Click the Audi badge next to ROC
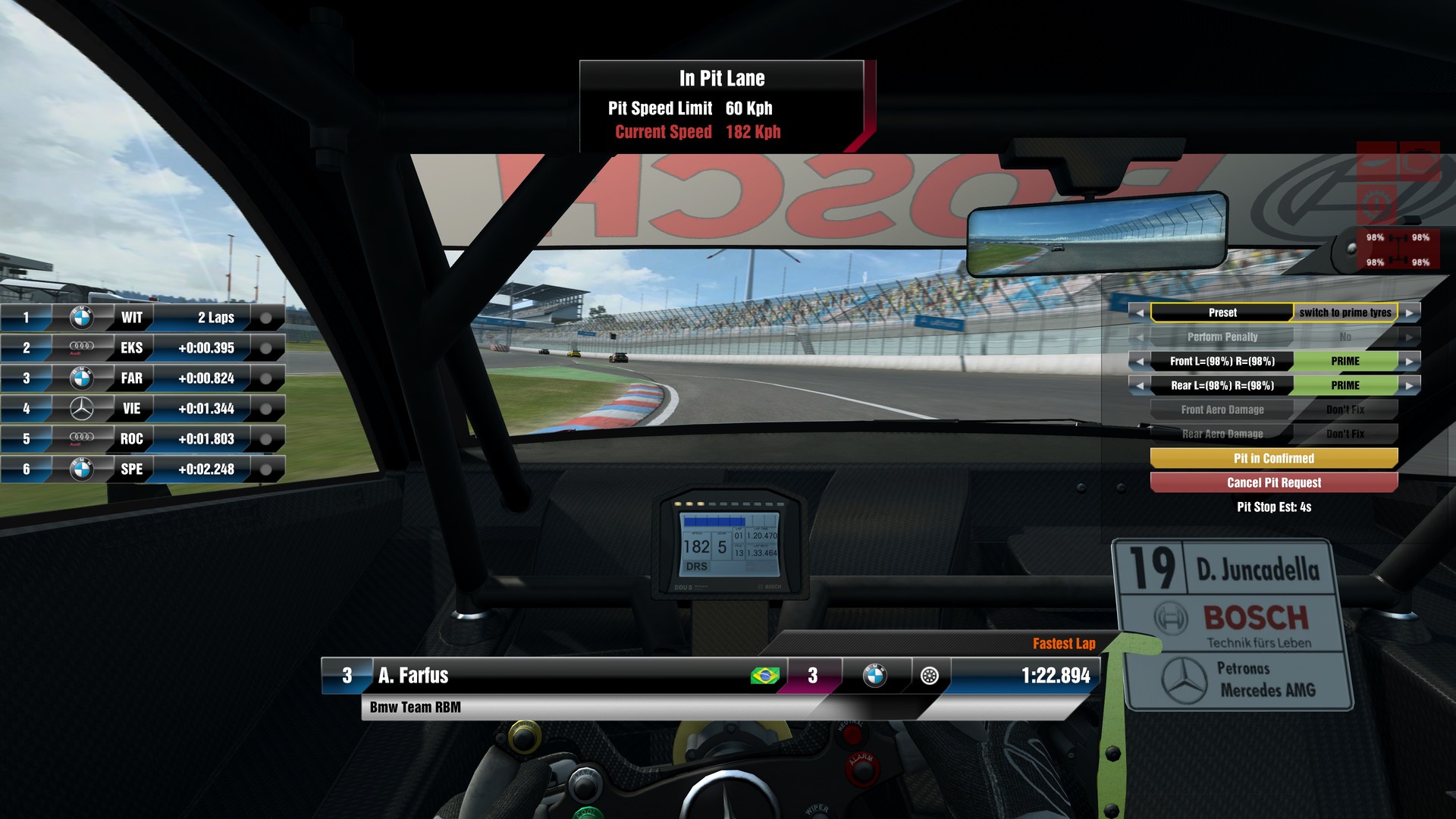 [80, 438]
